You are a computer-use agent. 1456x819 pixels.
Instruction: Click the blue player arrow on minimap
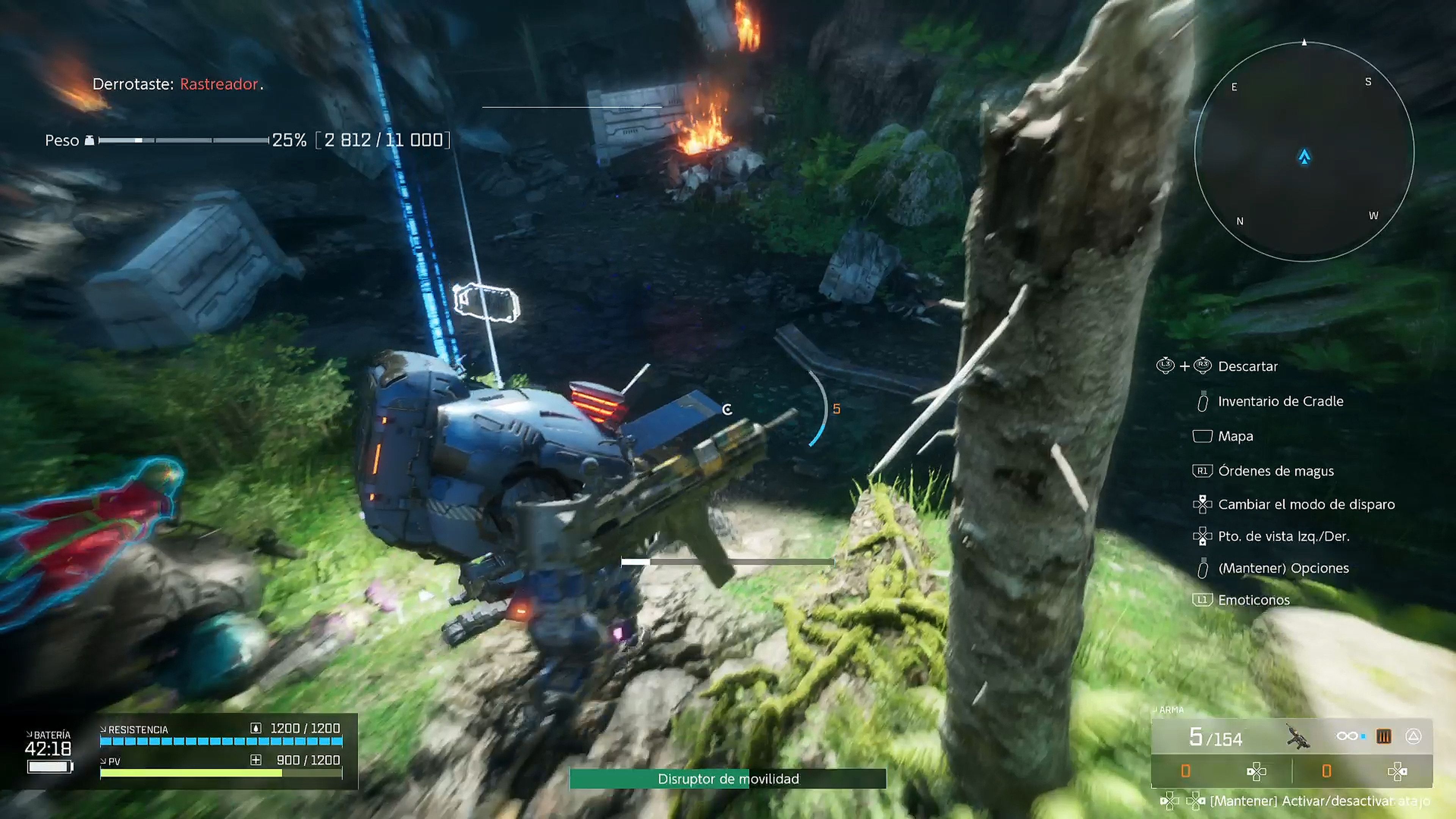pyautogui.click(x=1304, y=157)
